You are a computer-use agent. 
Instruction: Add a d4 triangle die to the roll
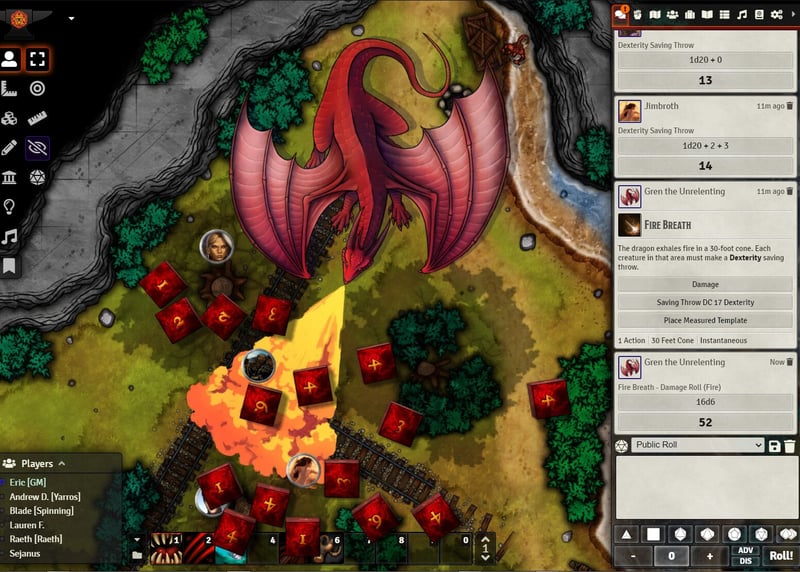(628, 534)
